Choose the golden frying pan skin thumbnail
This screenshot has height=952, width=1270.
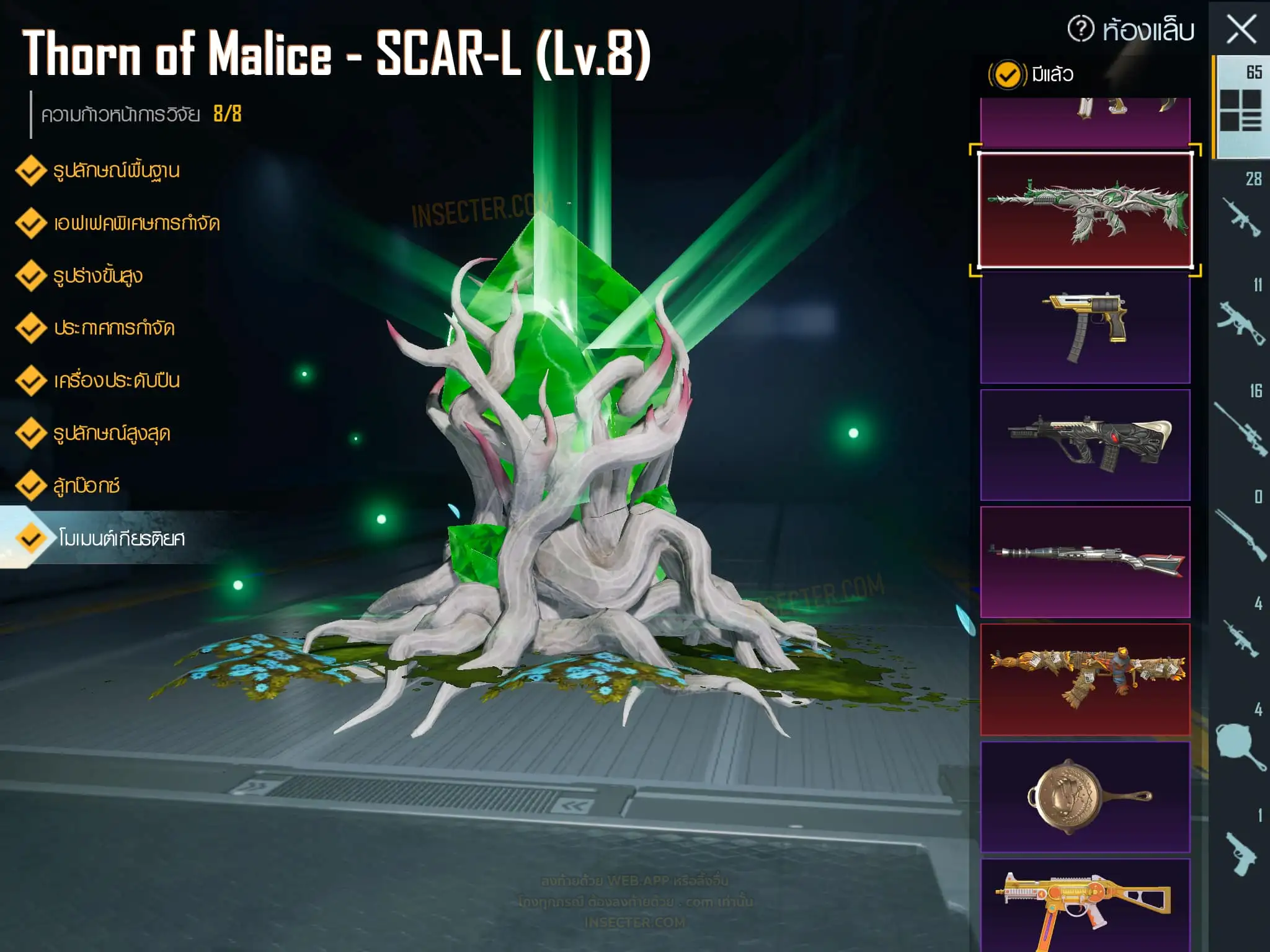(x=1085, y=796)
